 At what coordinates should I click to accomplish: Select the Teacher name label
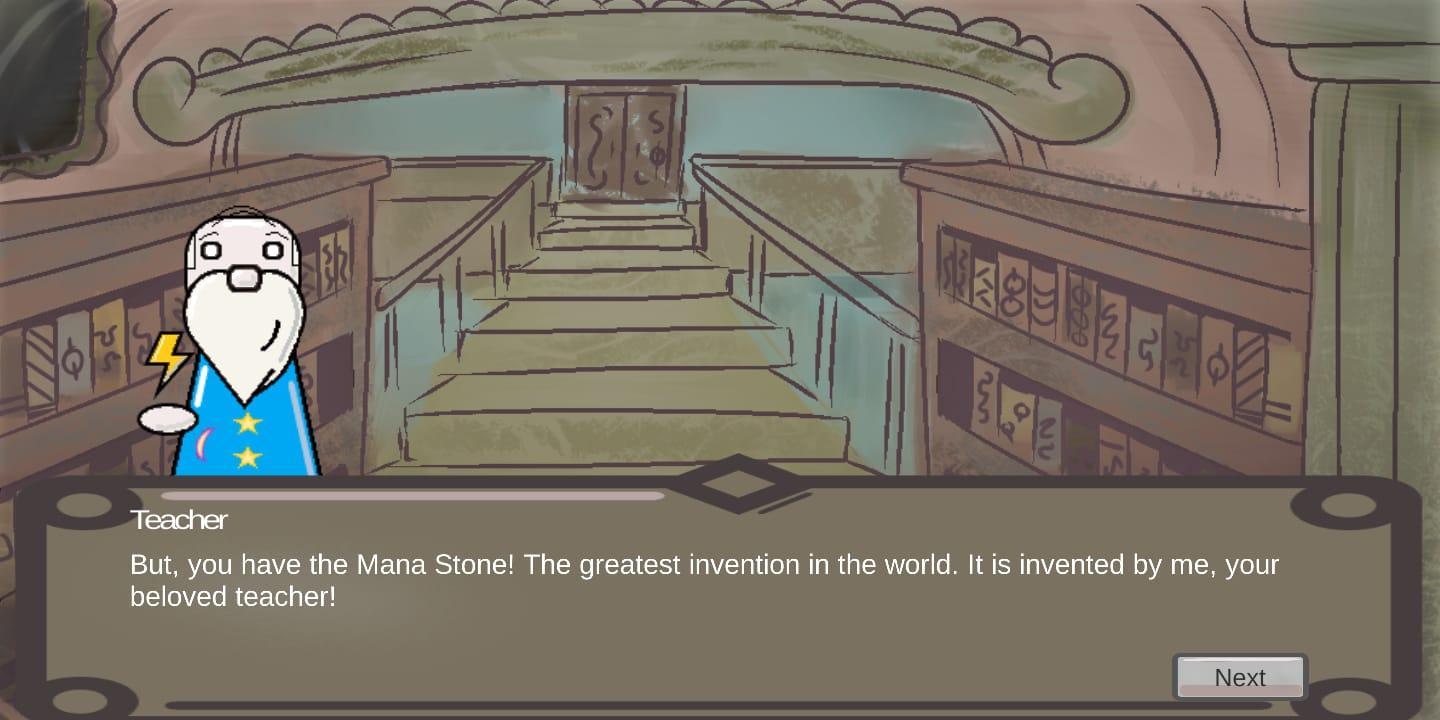(x=179, y=519)
